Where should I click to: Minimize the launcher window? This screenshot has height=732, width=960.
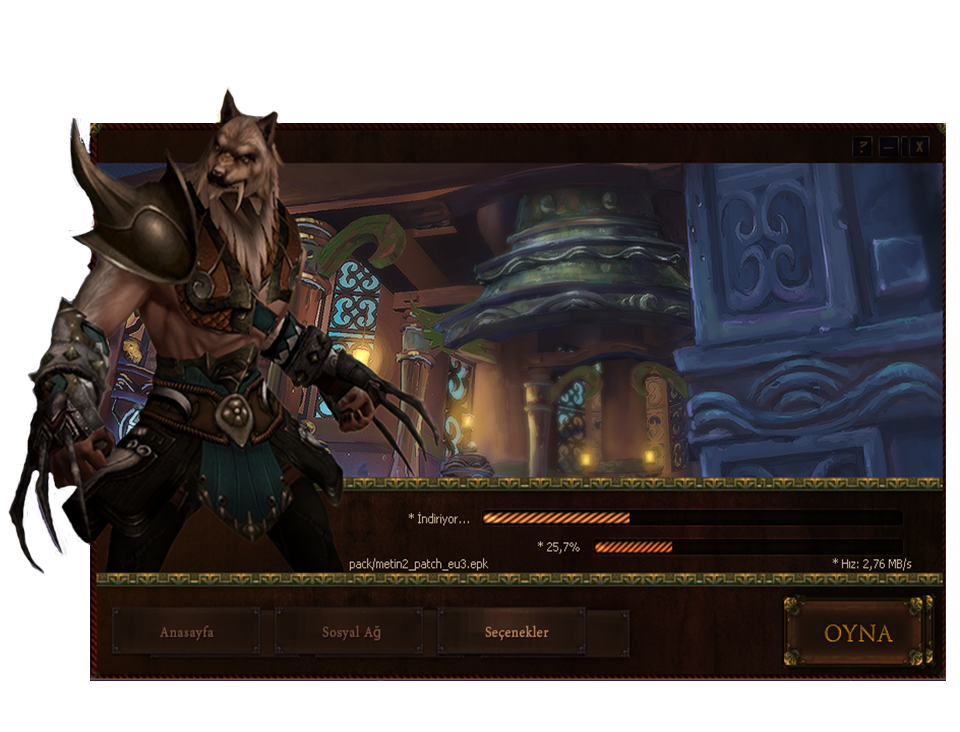(890, 146)
